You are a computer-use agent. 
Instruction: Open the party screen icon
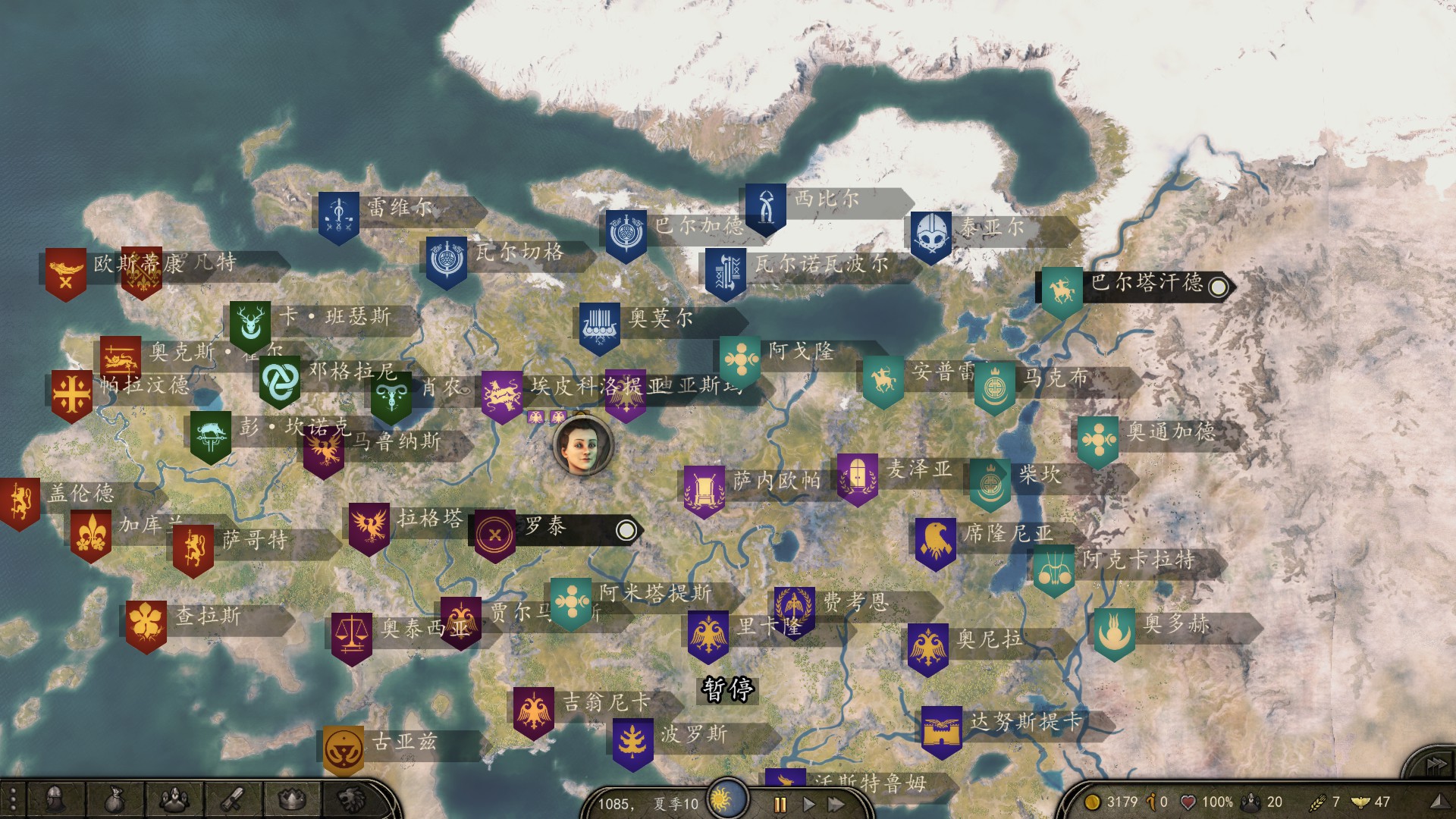[x=173, y=799]
